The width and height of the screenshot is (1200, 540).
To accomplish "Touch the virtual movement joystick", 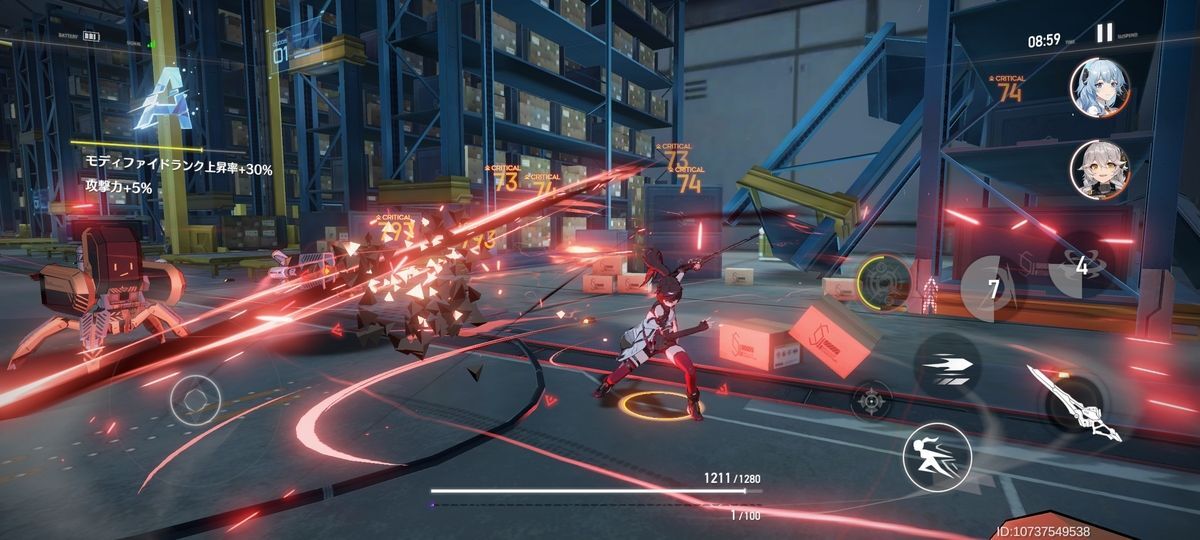I will [x=194, y=400].
